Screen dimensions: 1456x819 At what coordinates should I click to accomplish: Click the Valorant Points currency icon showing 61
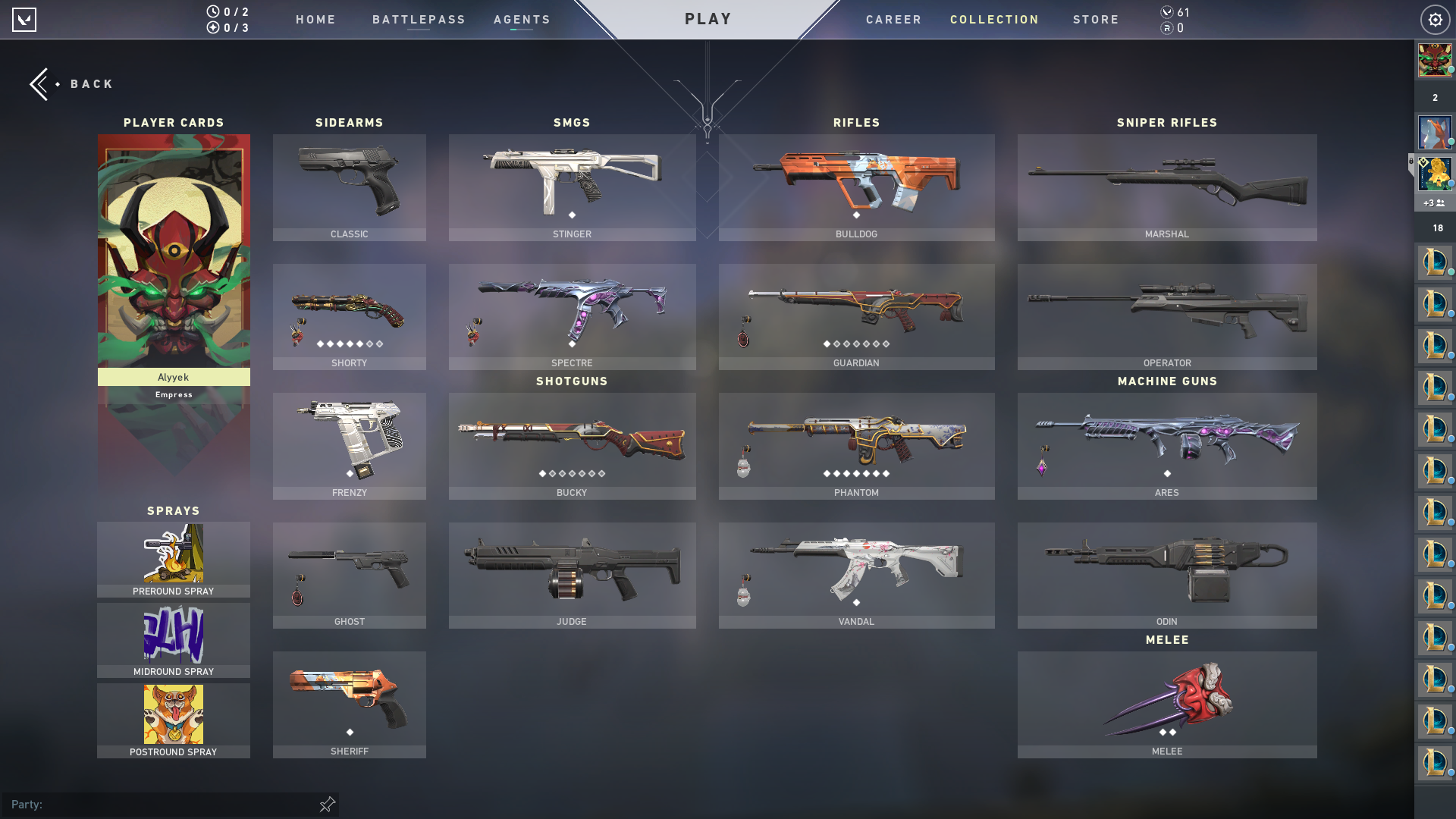[x=1166, y=13]
